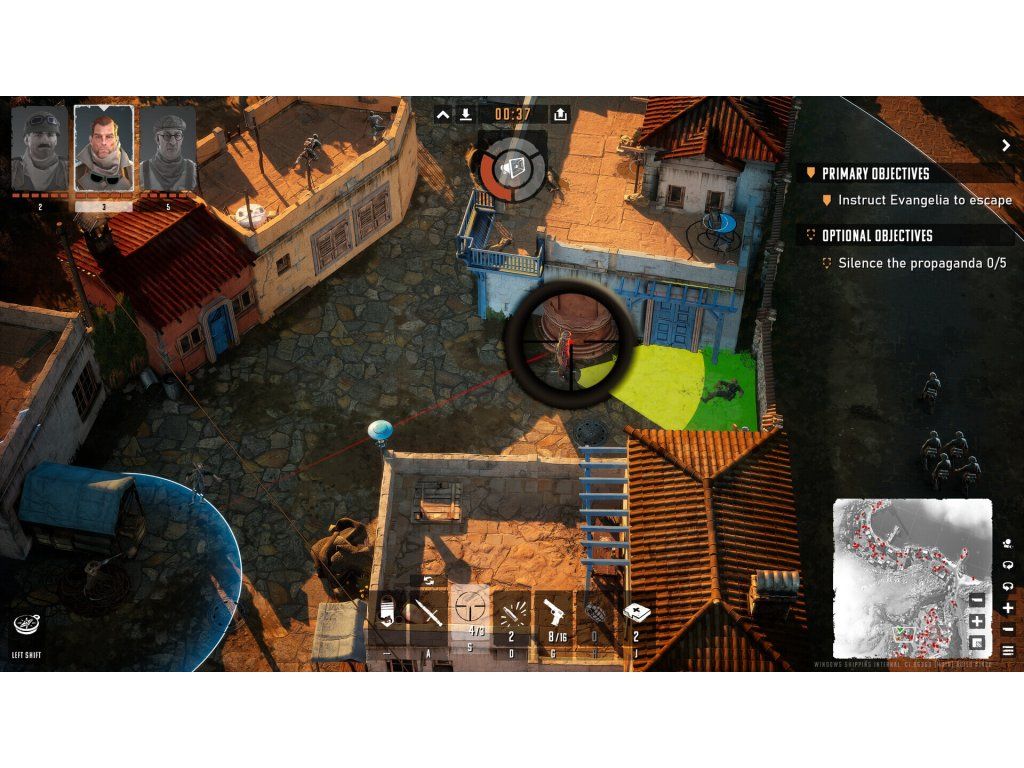
Task: Choose the old man with cap portrait
Action: click(167, 149)
